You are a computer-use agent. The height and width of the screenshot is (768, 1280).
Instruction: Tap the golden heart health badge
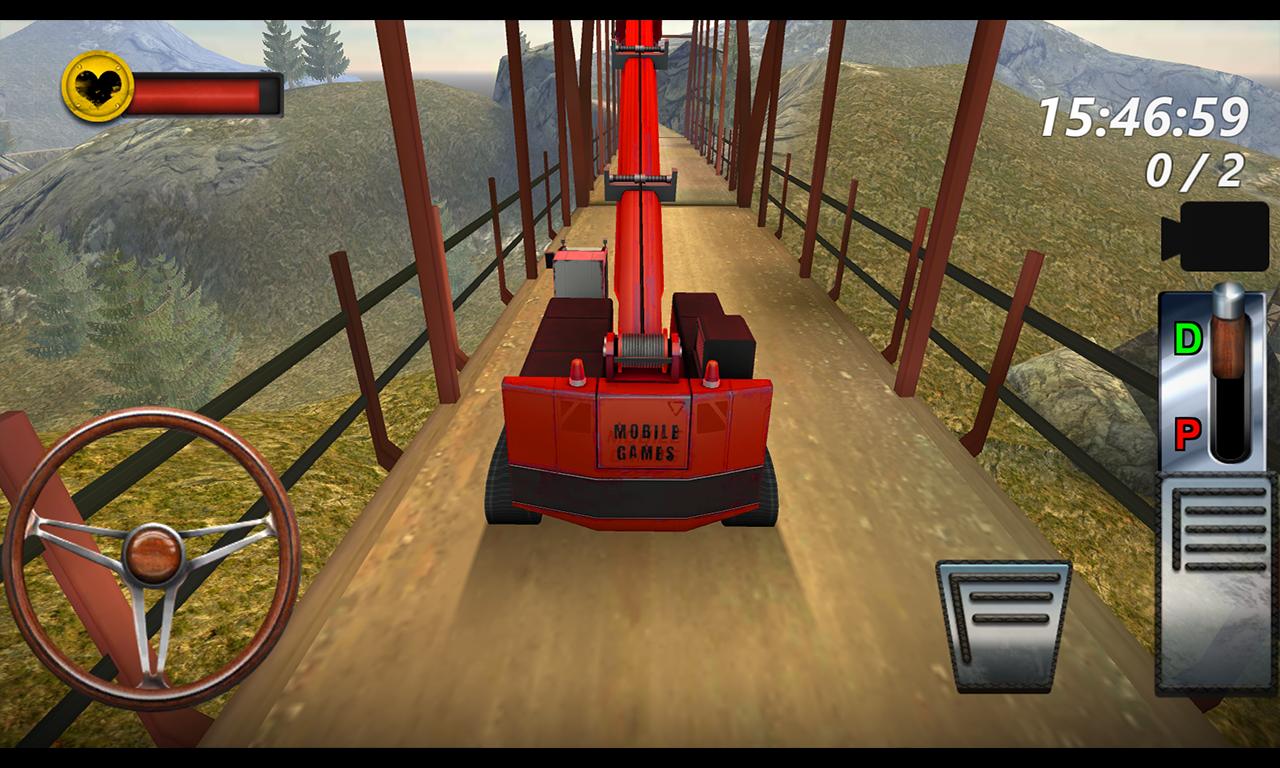[98, 91]
